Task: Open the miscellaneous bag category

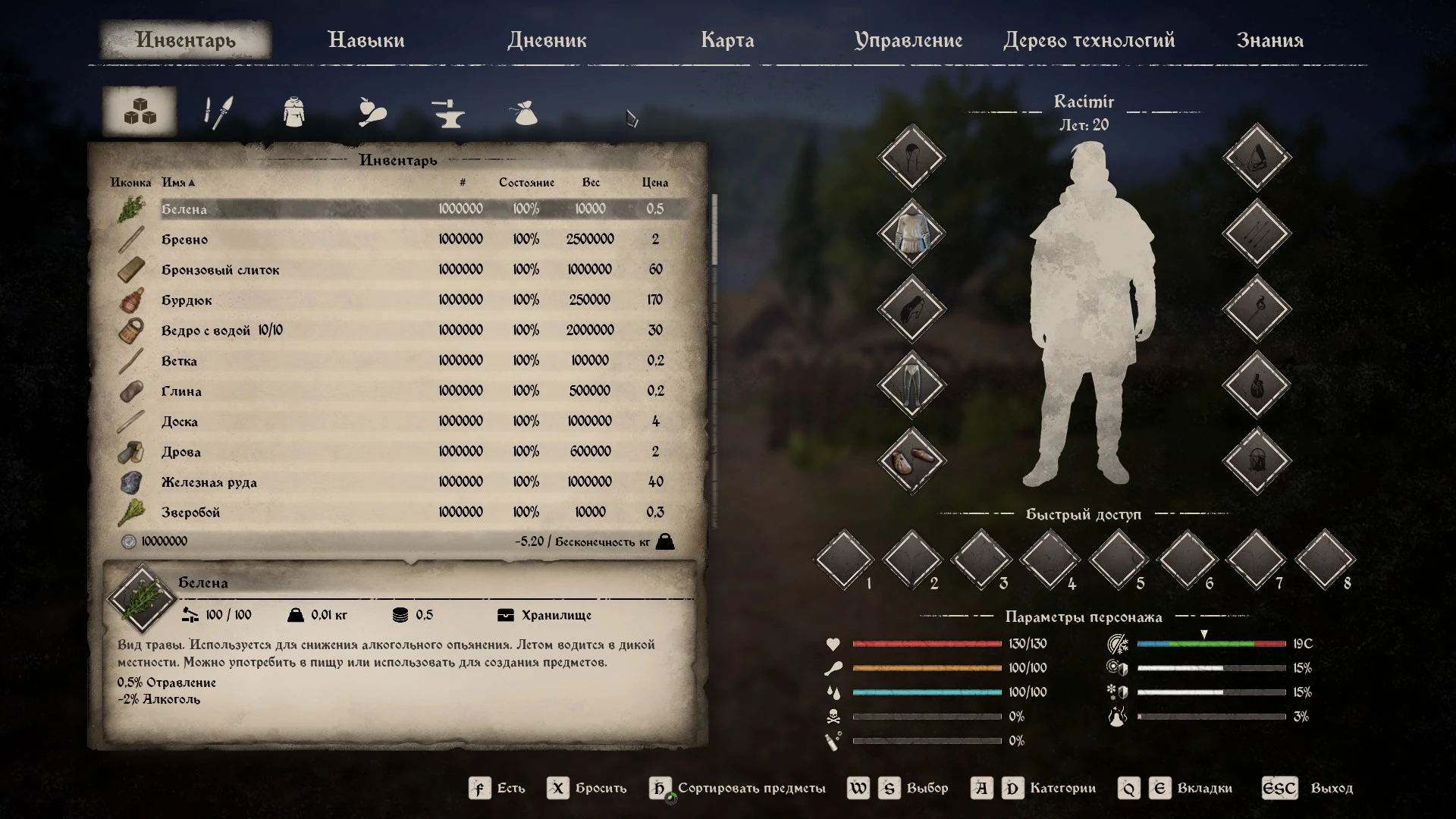Action: (524, 111)
